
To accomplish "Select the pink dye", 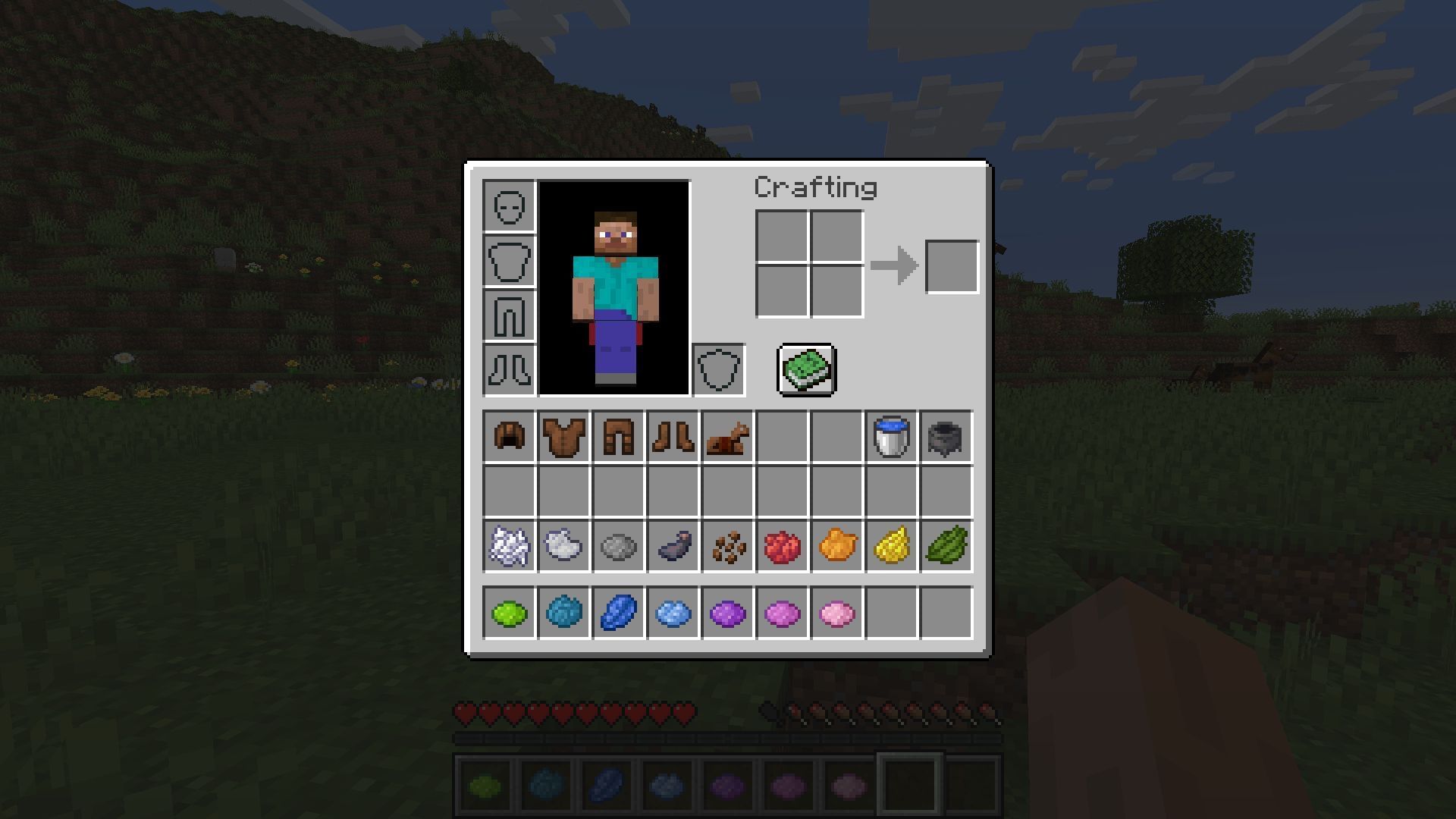I will click(837, 613).
